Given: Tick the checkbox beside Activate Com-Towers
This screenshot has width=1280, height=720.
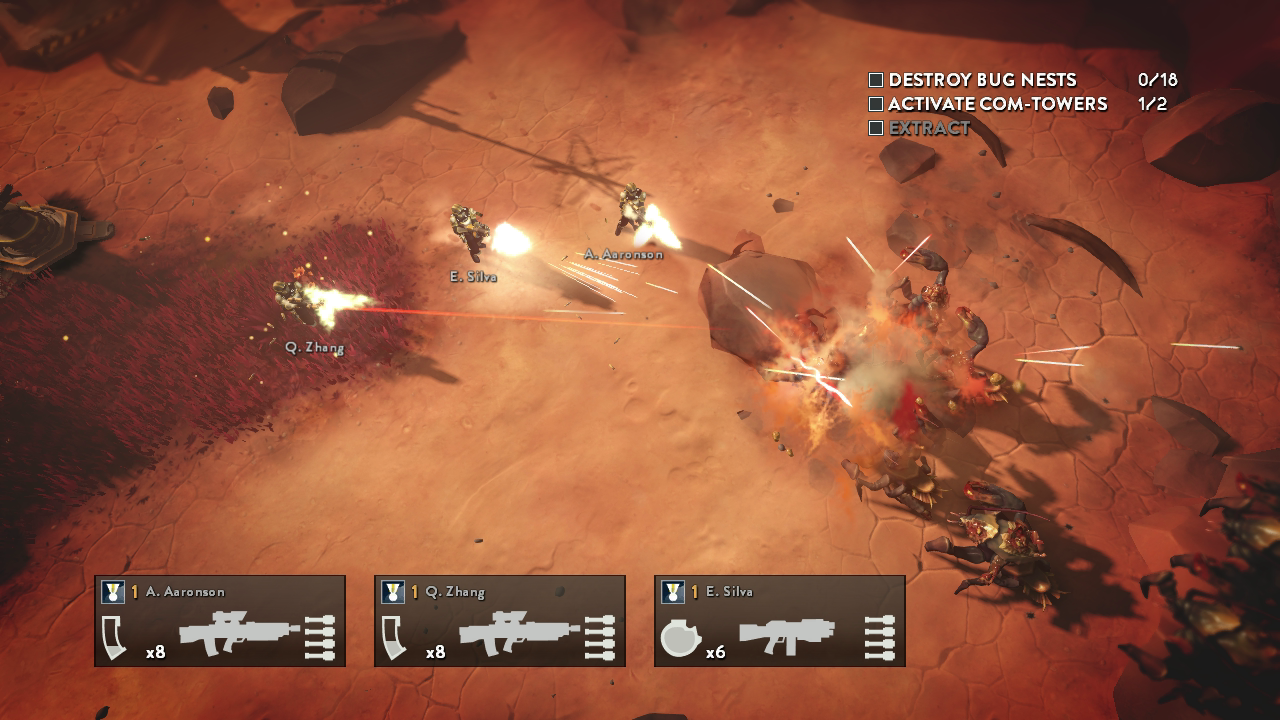Looking at the screenshot, I should [876, 104].
